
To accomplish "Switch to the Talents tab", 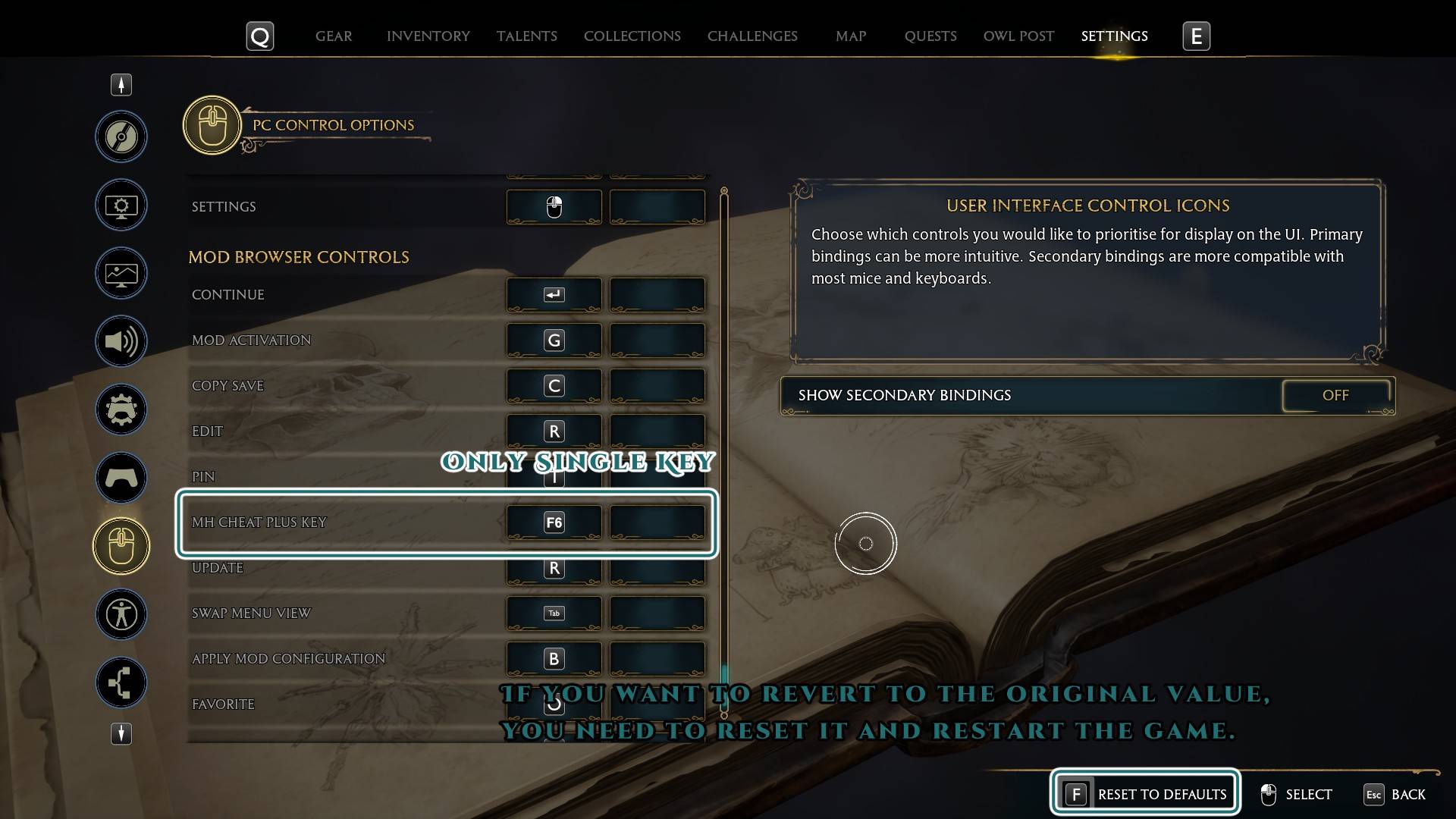I will click(526, 36).
